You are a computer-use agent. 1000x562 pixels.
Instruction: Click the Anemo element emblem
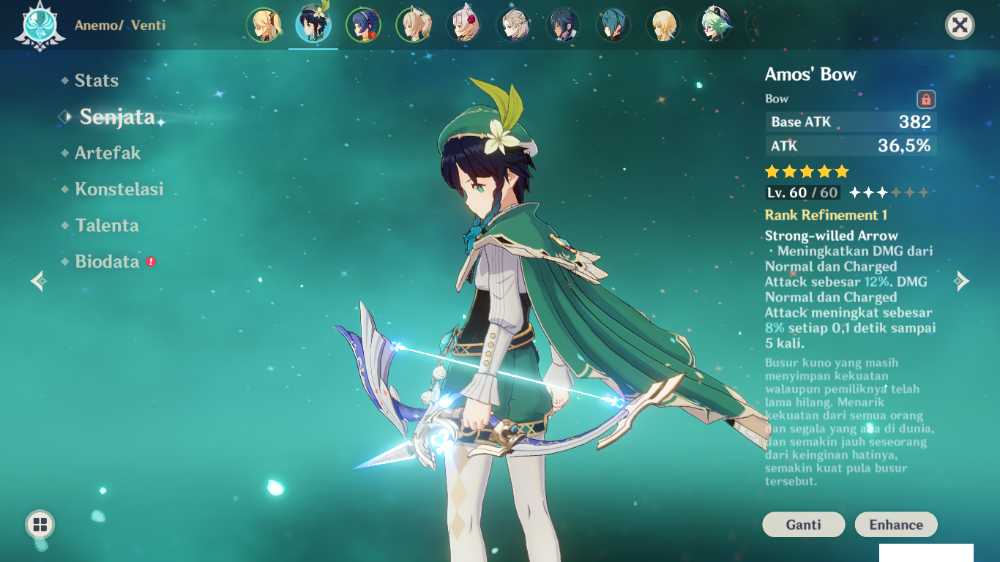pos(40,26)
